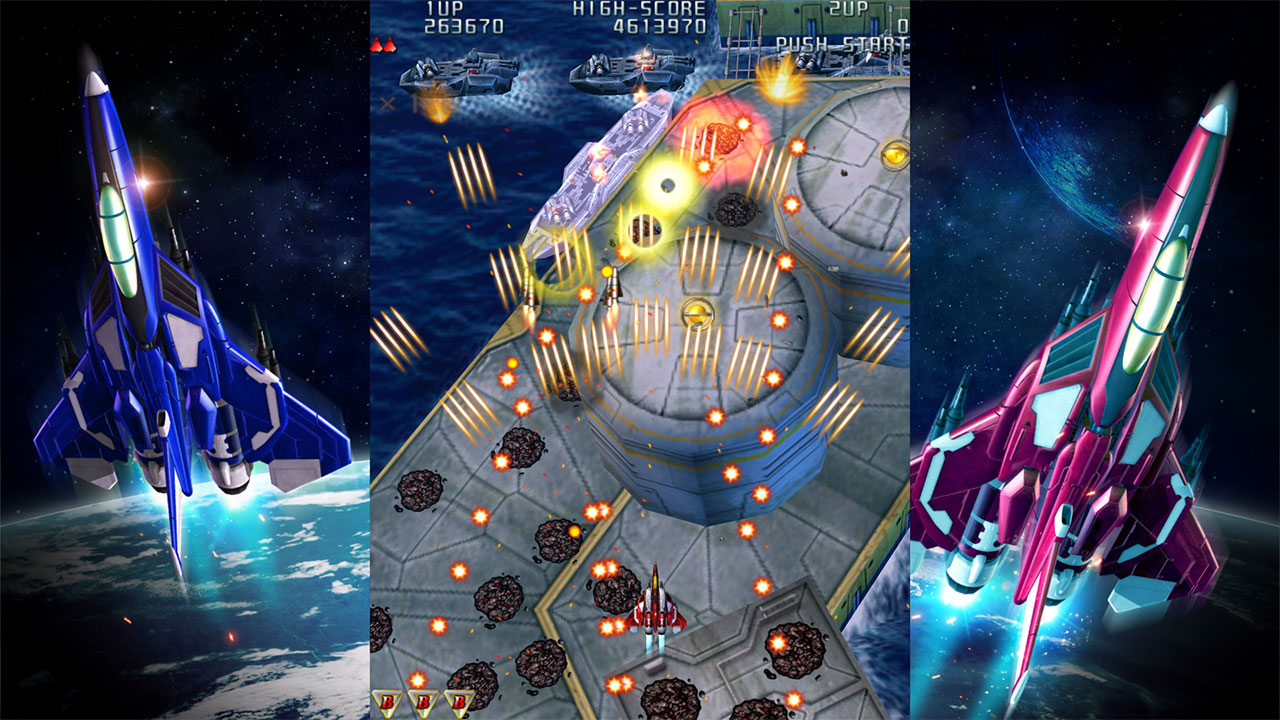Click the yellow orb item near the right platform

coord(895,153)
